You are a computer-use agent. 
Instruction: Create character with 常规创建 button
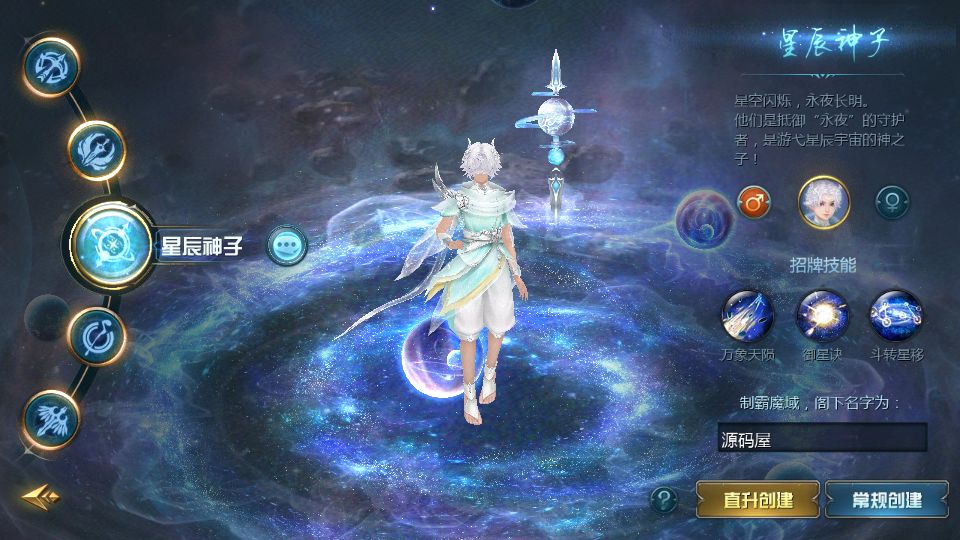[x=886, y=499]
